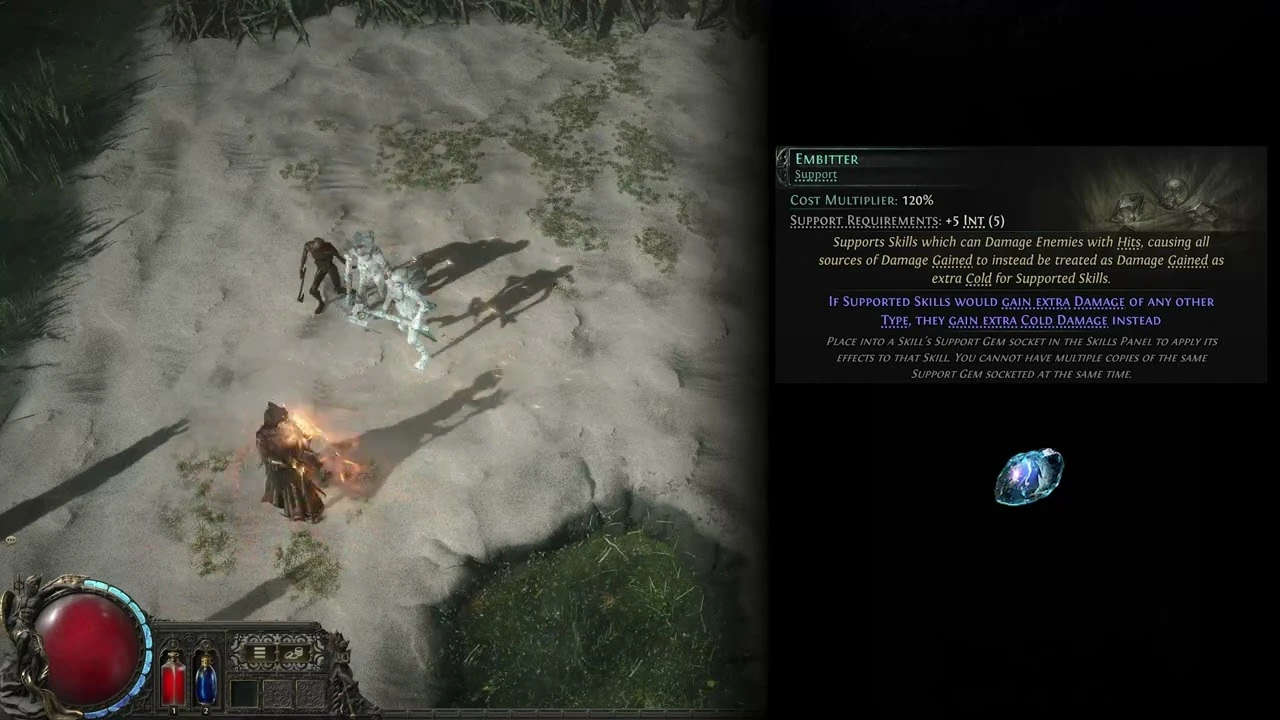Open the game menu via hamburger icon
Viewport: 1280px width, 720px height.
click(259, 652)
